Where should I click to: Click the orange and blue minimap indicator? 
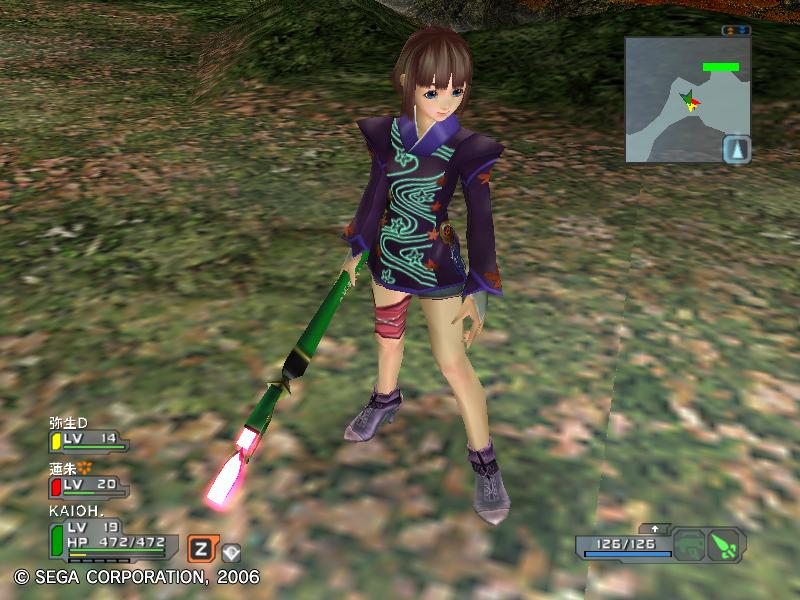(736, 31)
